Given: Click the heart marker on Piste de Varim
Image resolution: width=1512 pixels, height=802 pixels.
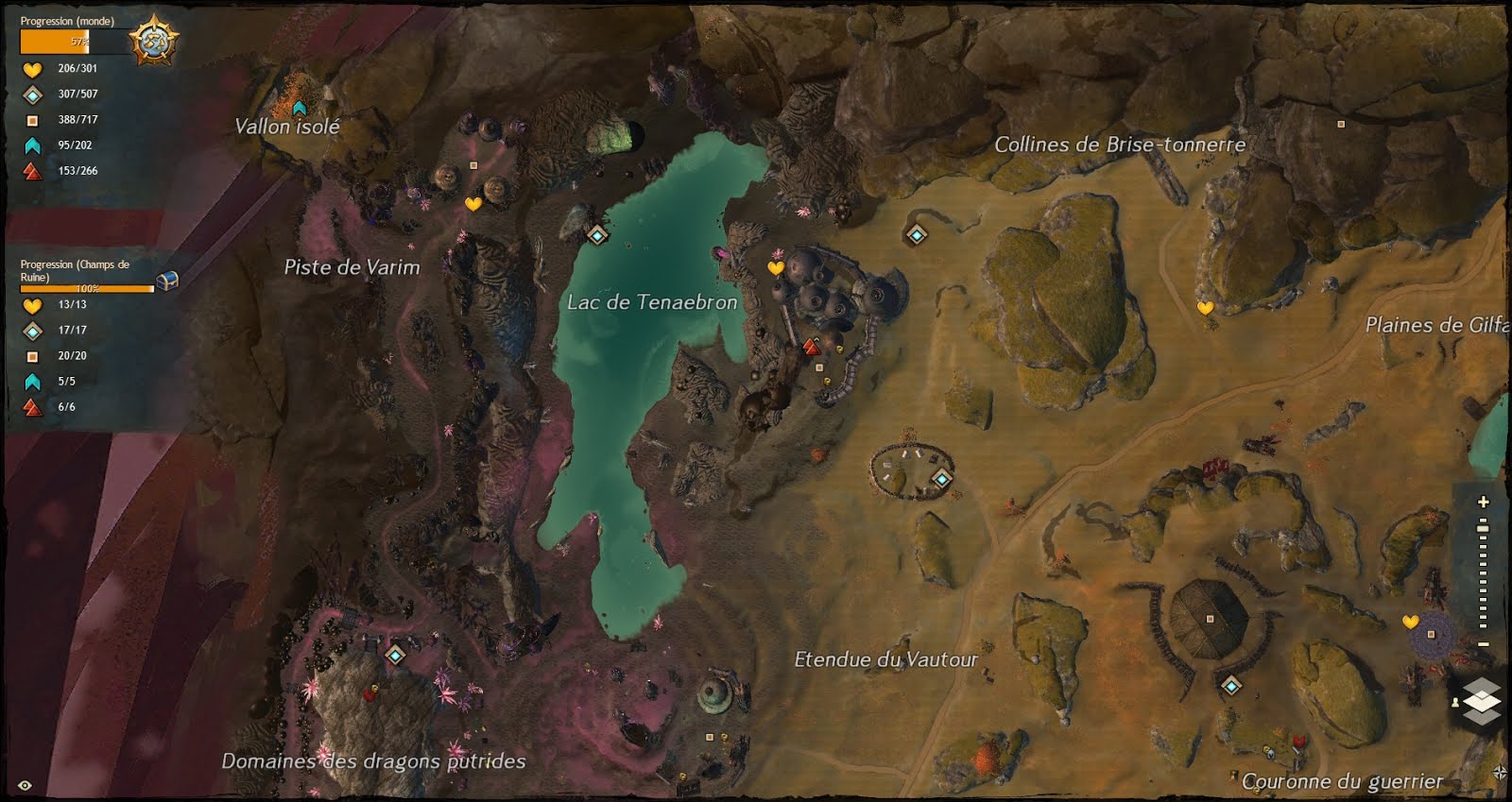Looking at the screenshot, I should 476,200.
